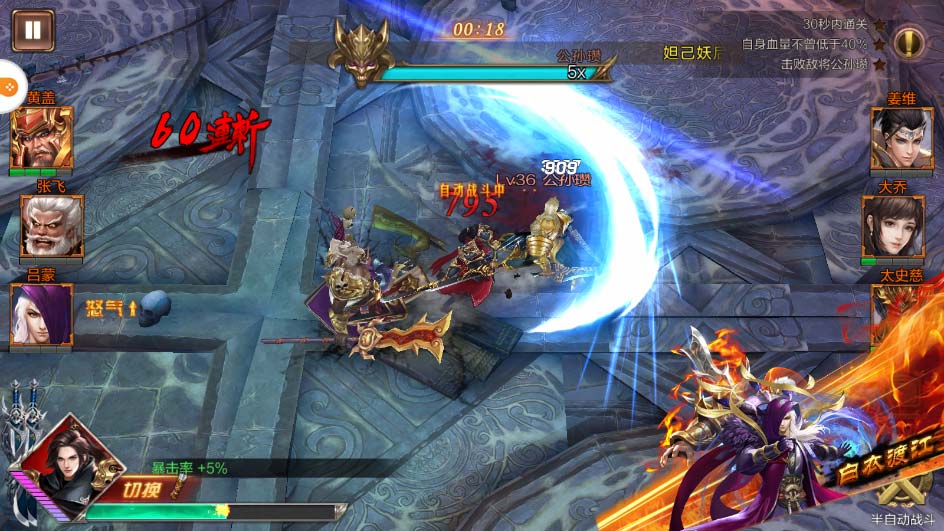Image resolution: width=944 pixels, height=531 pixels.
Task: Open the orange floating side-edge button
Action: (x=8, y=88)
